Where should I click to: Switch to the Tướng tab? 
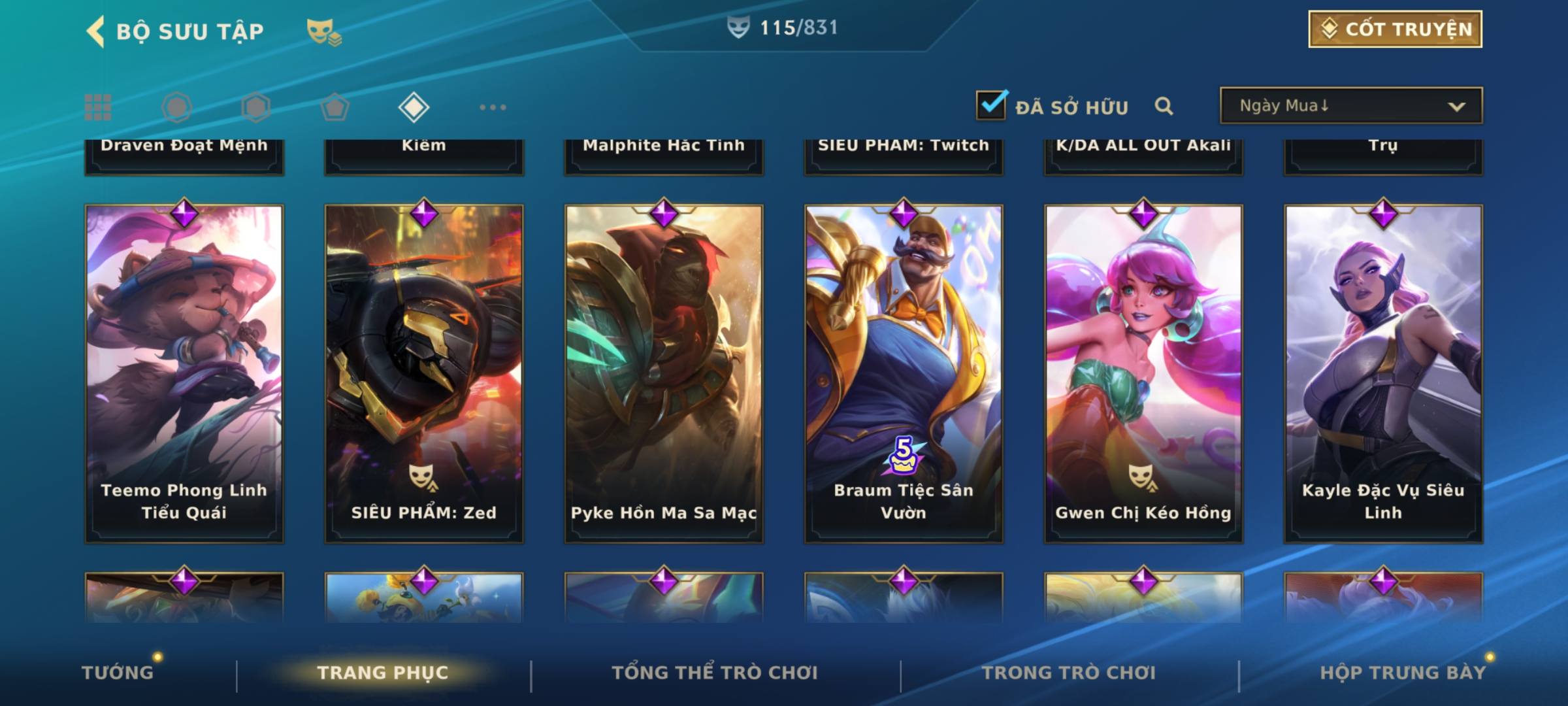click(x=118, y=672)
